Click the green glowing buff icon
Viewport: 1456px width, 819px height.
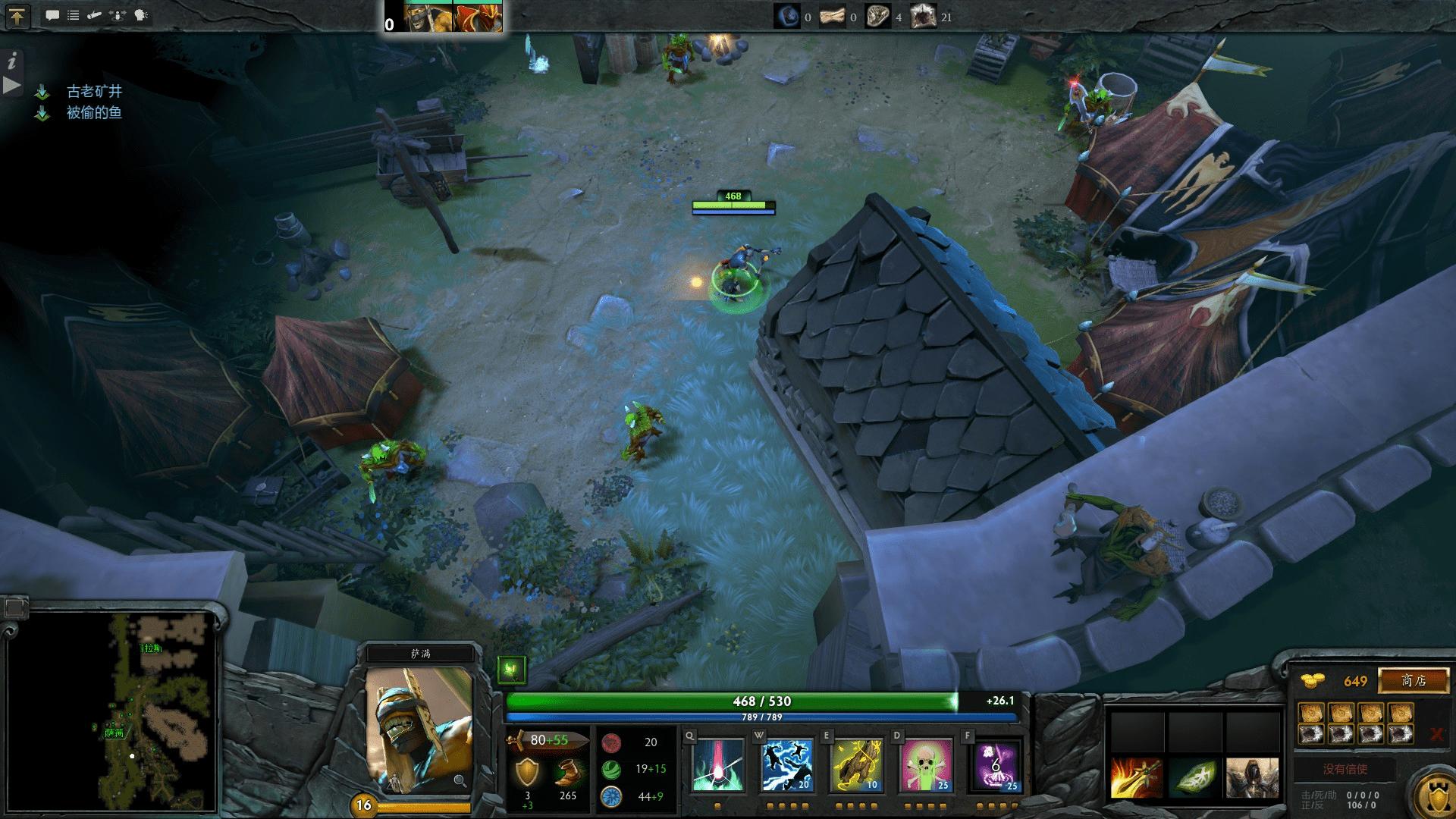[x=512, y=670]
